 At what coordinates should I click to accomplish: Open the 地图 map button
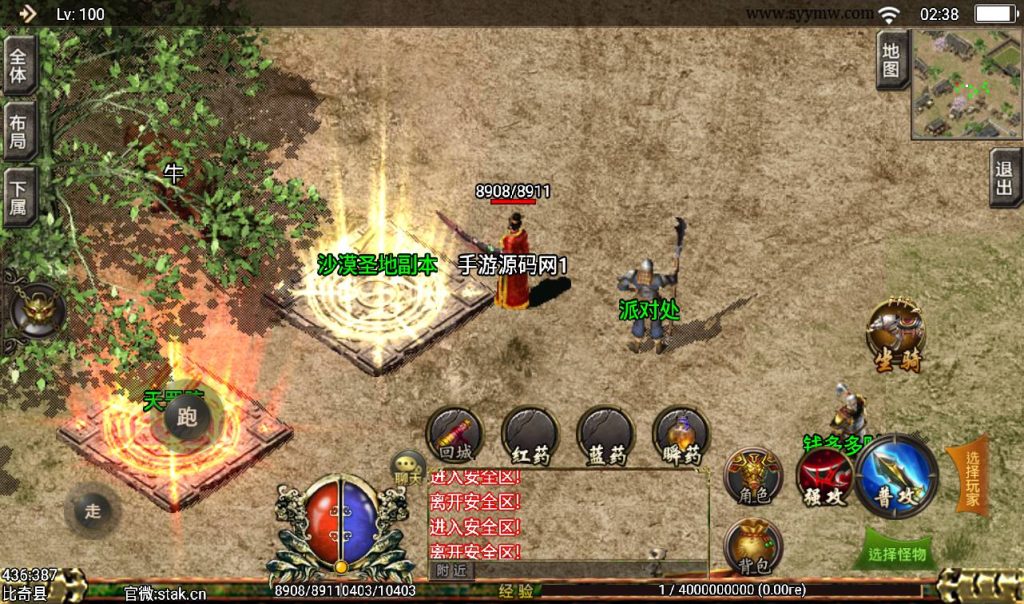[x=891, y=60]
